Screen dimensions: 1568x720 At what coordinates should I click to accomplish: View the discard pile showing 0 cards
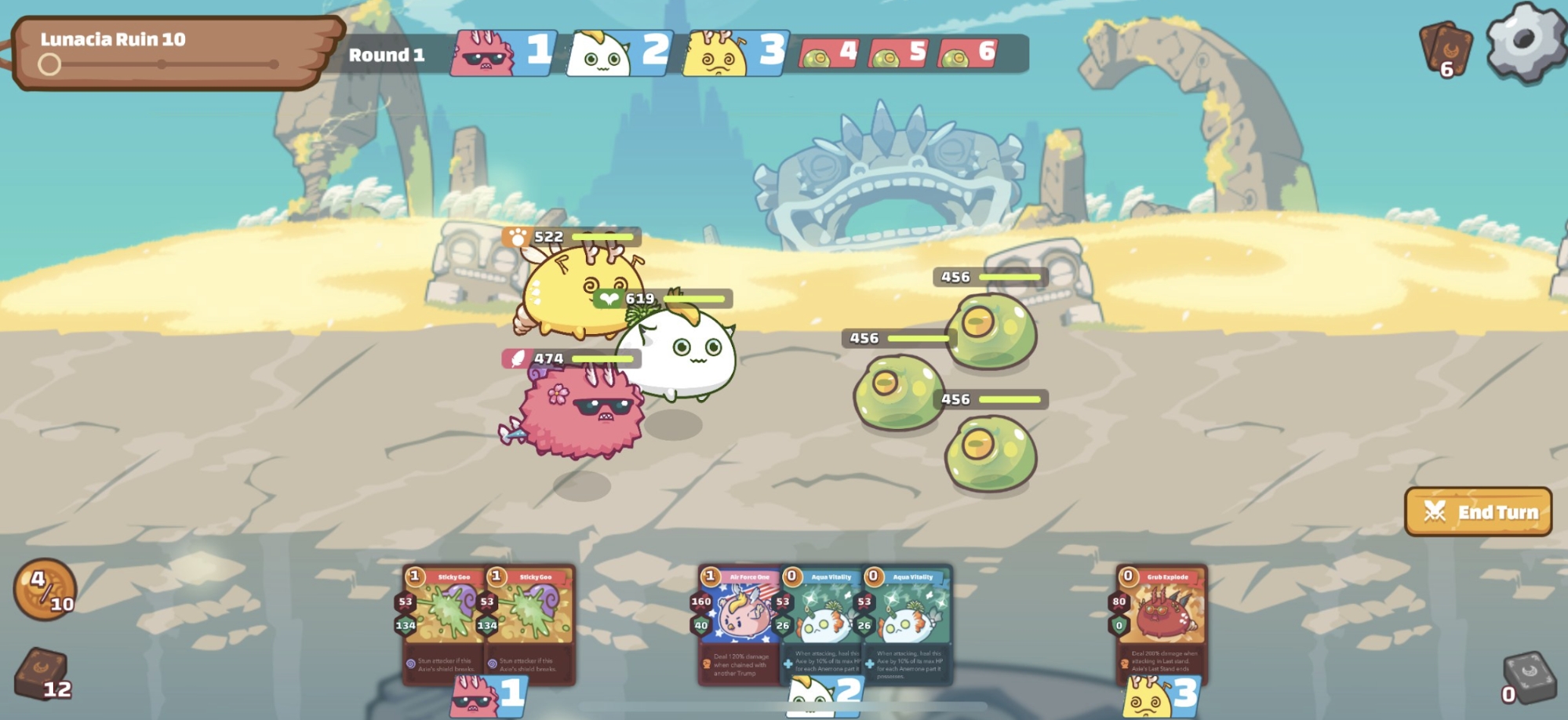click(1529, 677)
